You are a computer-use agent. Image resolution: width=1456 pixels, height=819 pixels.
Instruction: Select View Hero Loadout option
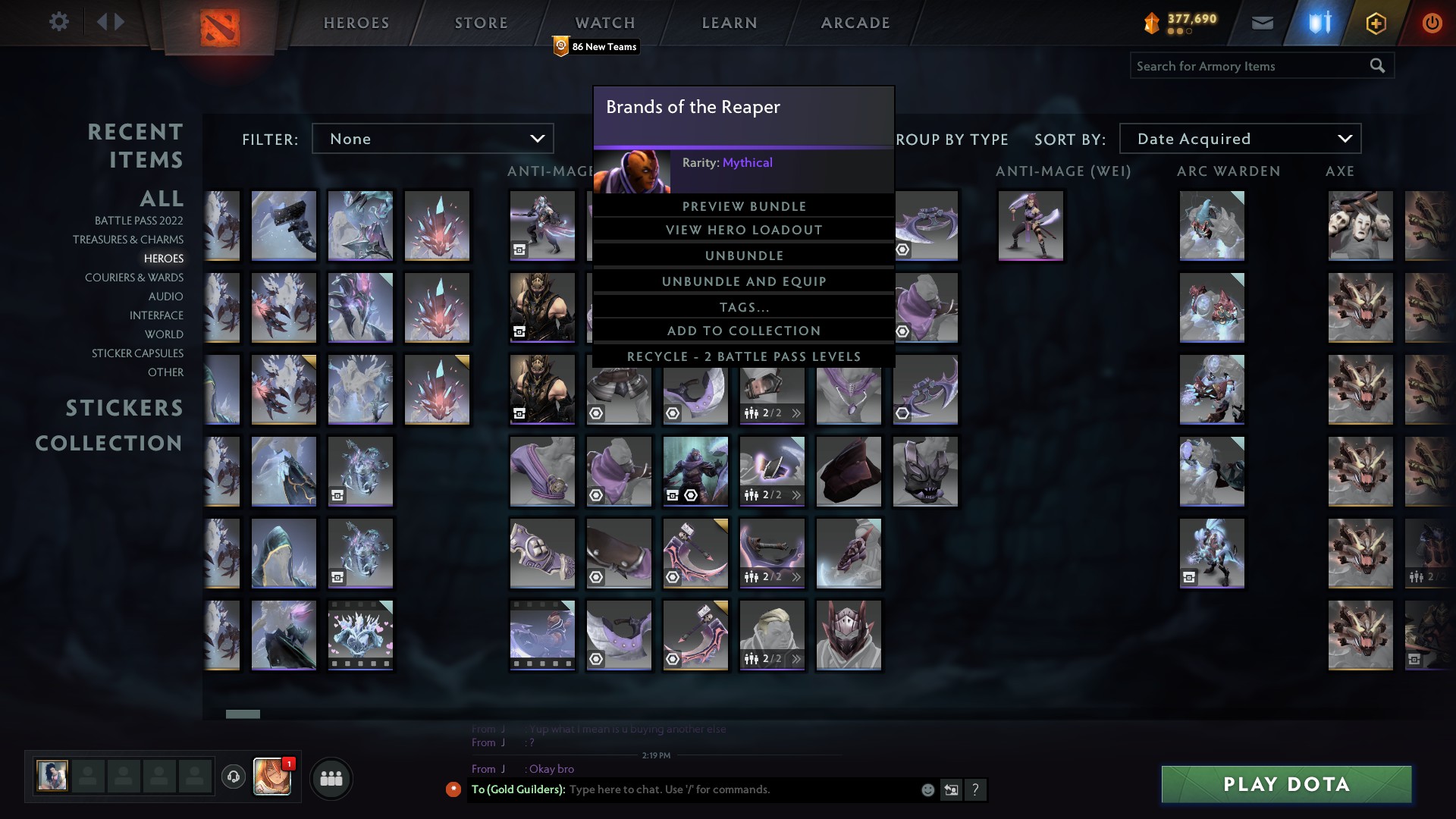tap(743, 230)
